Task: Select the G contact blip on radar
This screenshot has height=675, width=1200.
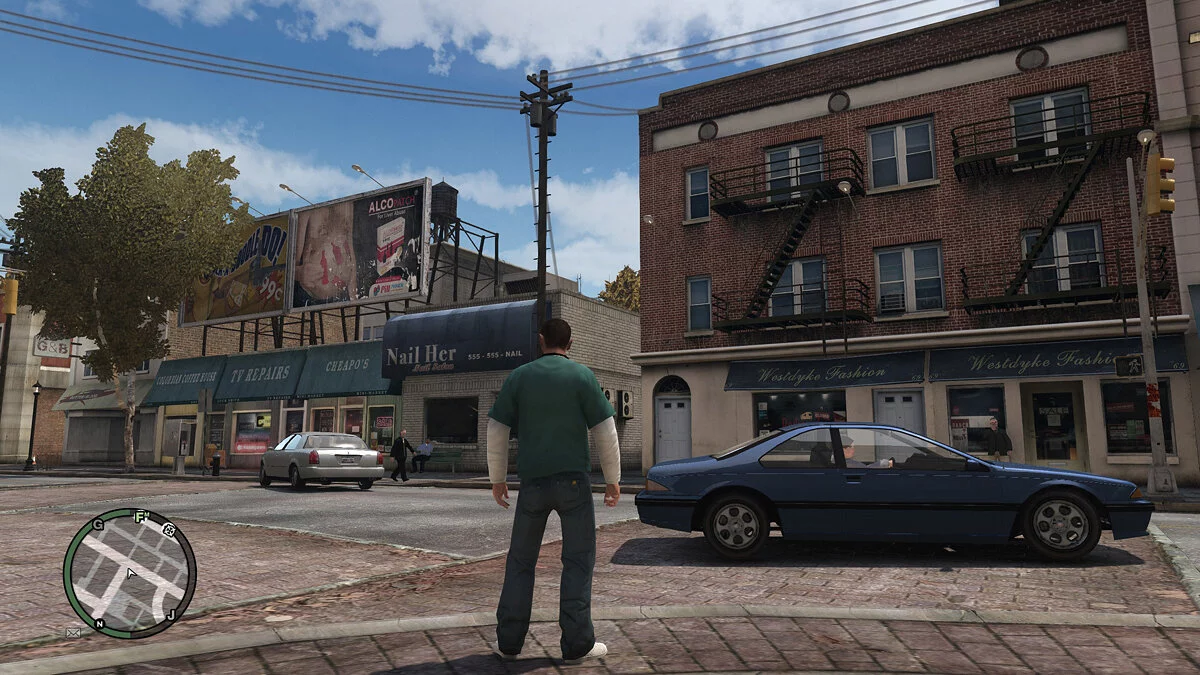Action: (x=98, y=525)
